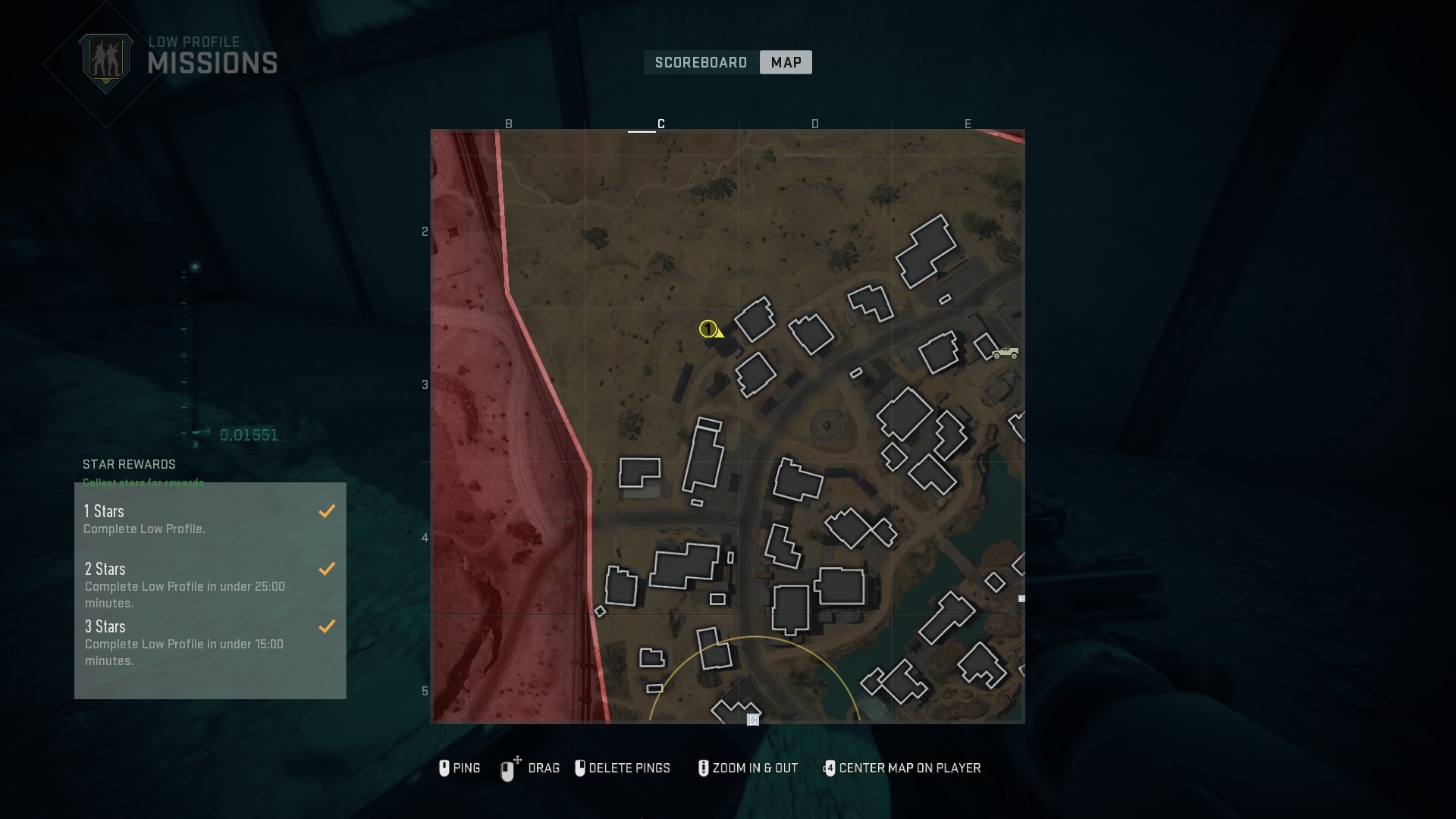Click the Low Profile missions emblem
The height and width of the screenshot is (819, 1456).
point(106,59)
